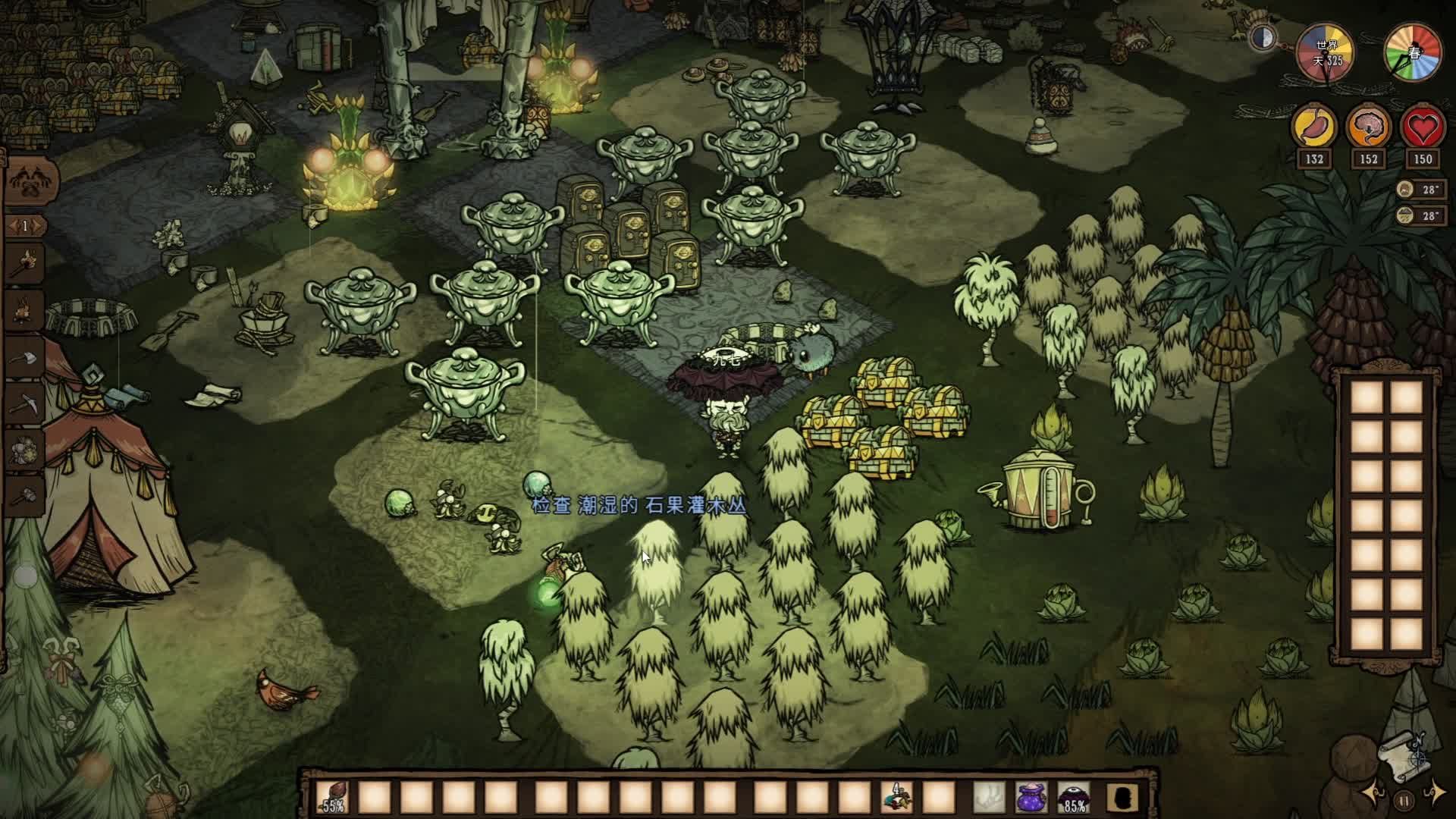Image resolution: width=1456 pixels, height=819 pixels.
Task: Select the torch crafting shortcut
Action: [x=24, y=262]
